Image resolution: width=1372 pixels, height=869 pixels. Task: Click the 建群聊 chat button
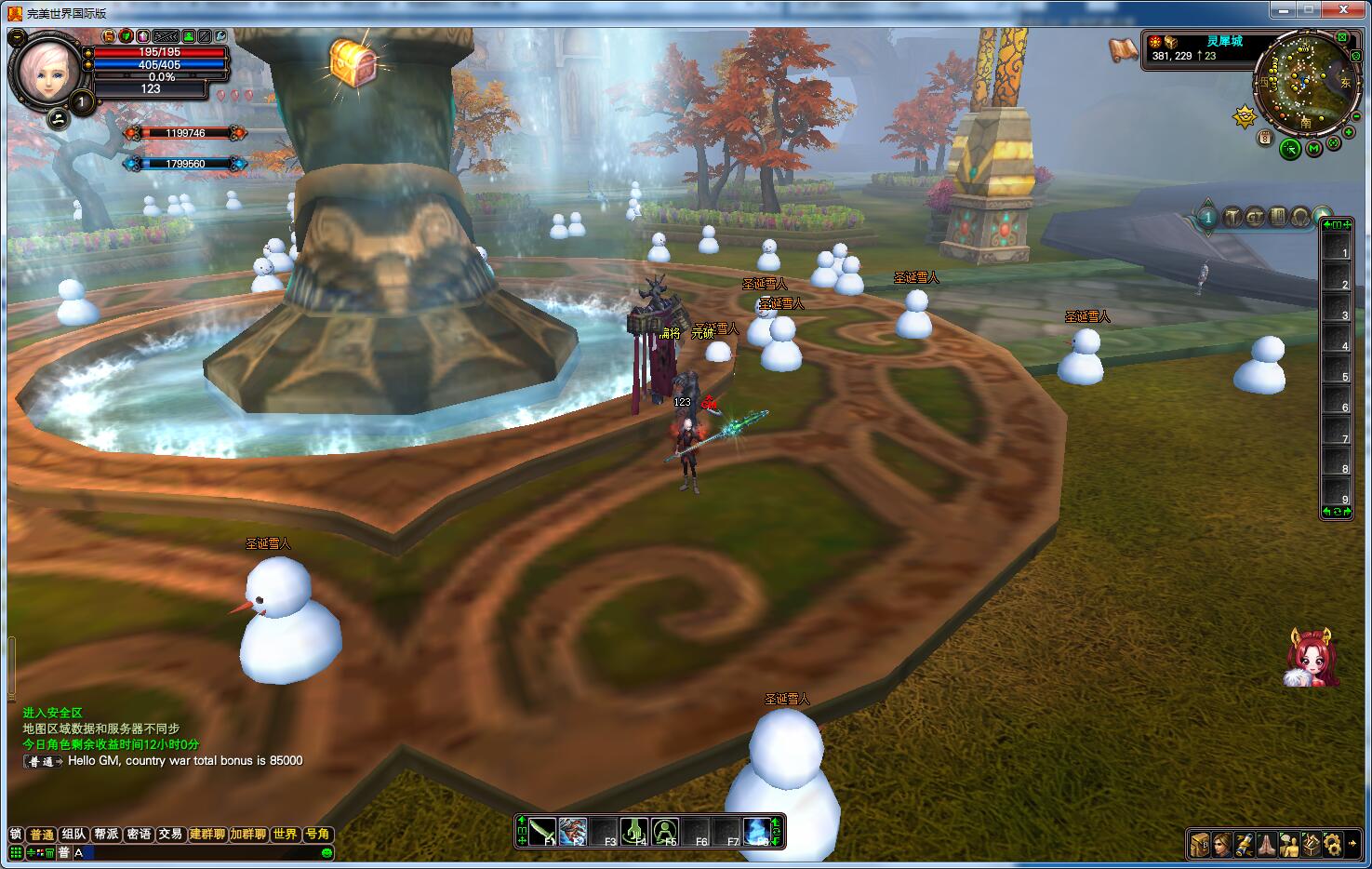(x=207, y=834)
